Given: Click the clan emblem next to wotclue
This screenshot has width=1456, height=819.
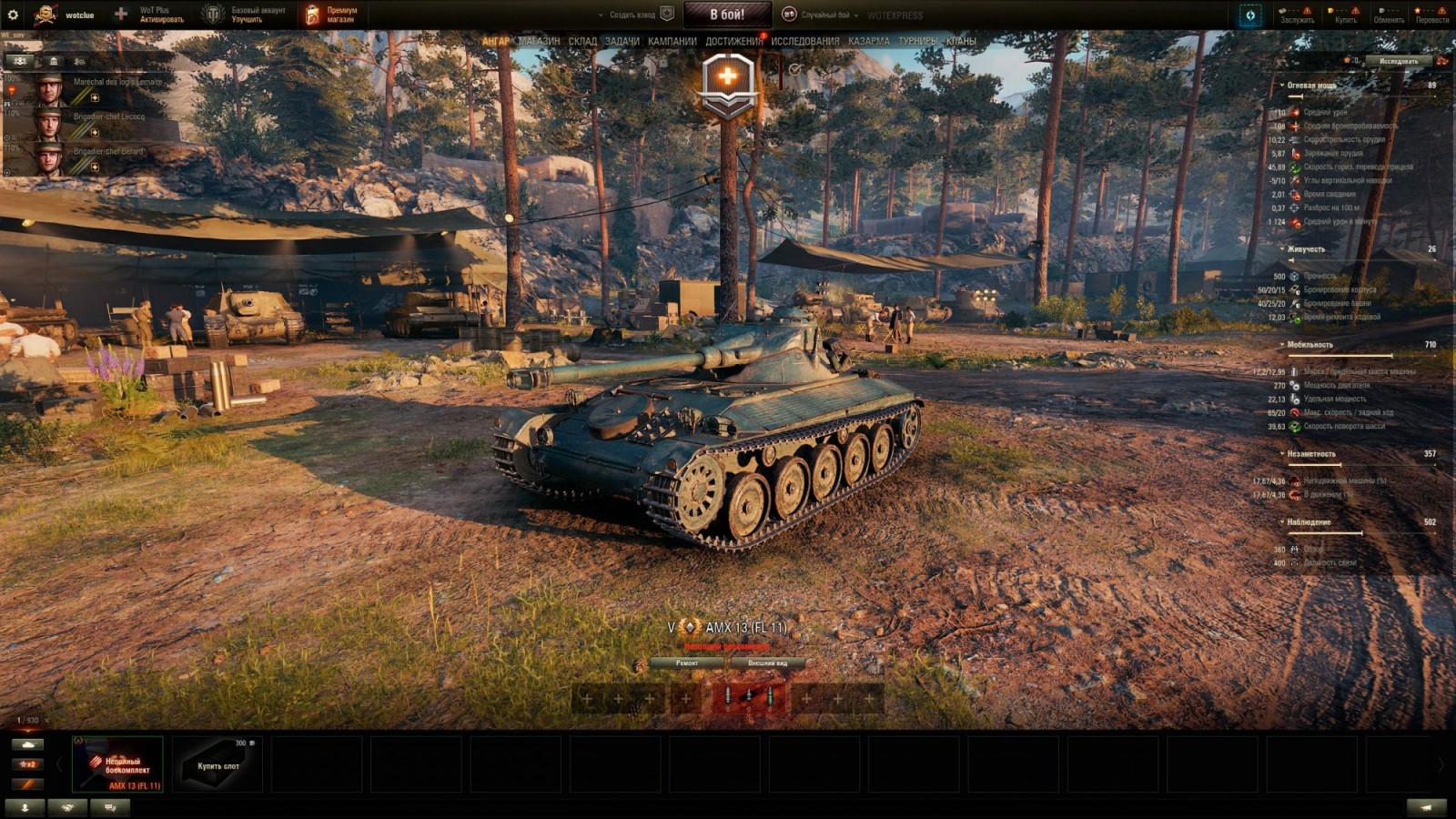Looking at the screenshot, I should coord(45,15).
